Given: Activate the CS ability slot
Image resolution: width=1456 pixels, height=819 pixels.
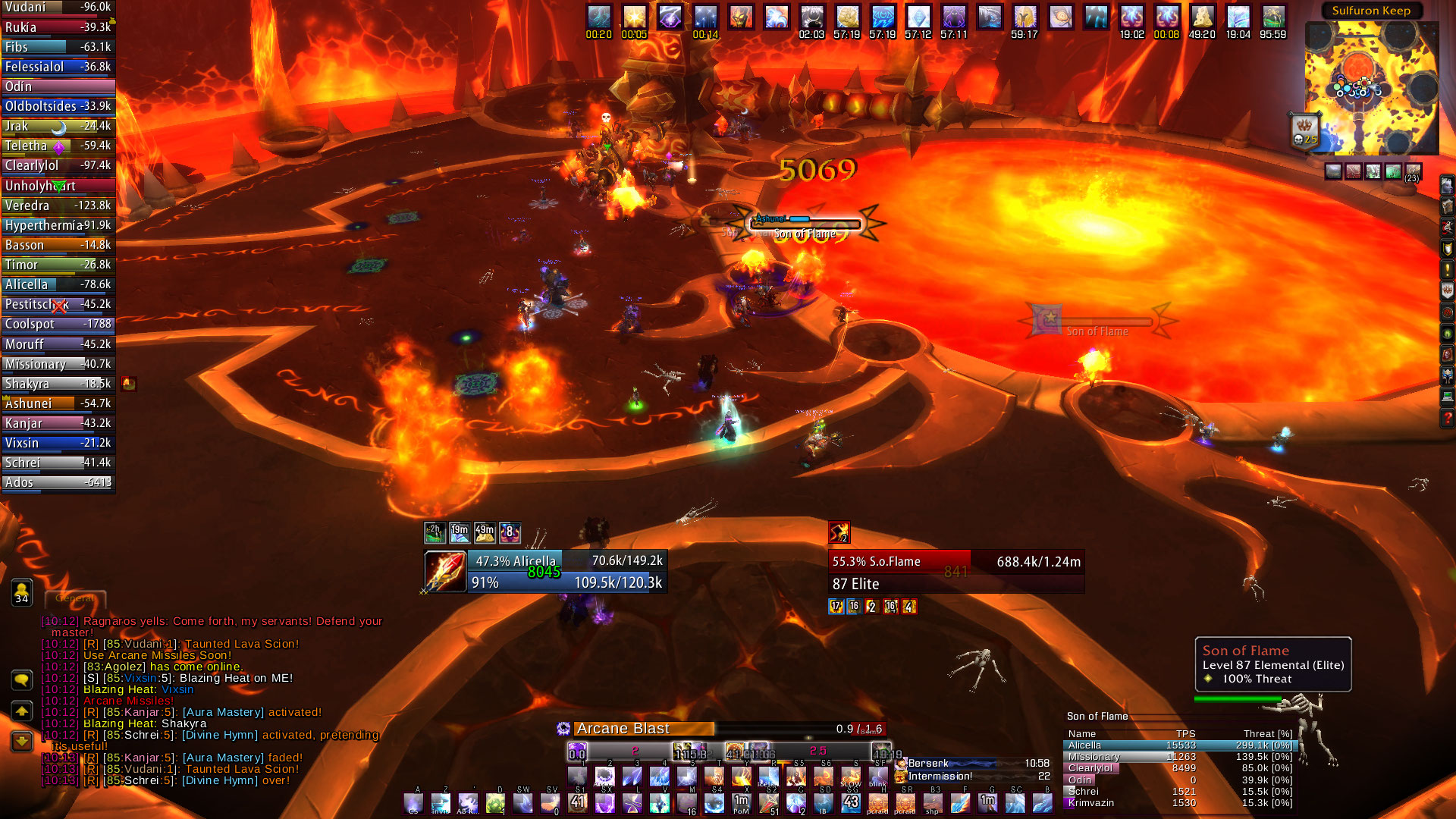Looking at the screenshot, I should (413, 803).
